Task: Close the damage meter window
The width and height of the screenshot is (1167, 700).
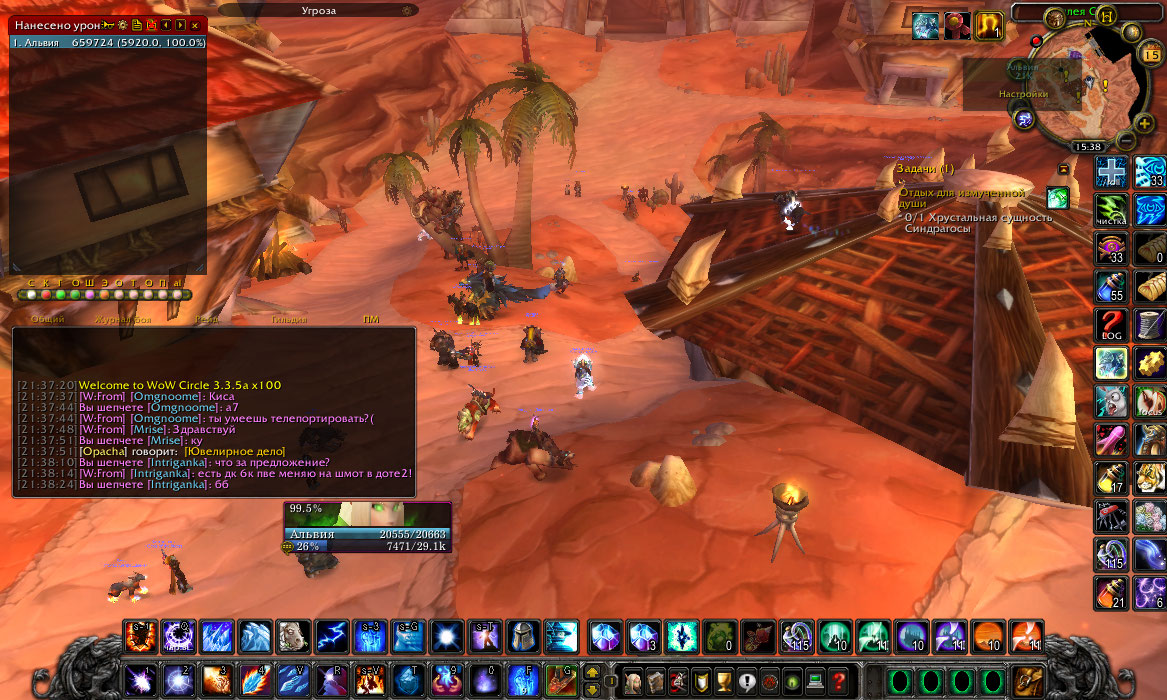Action: (195, 24)
